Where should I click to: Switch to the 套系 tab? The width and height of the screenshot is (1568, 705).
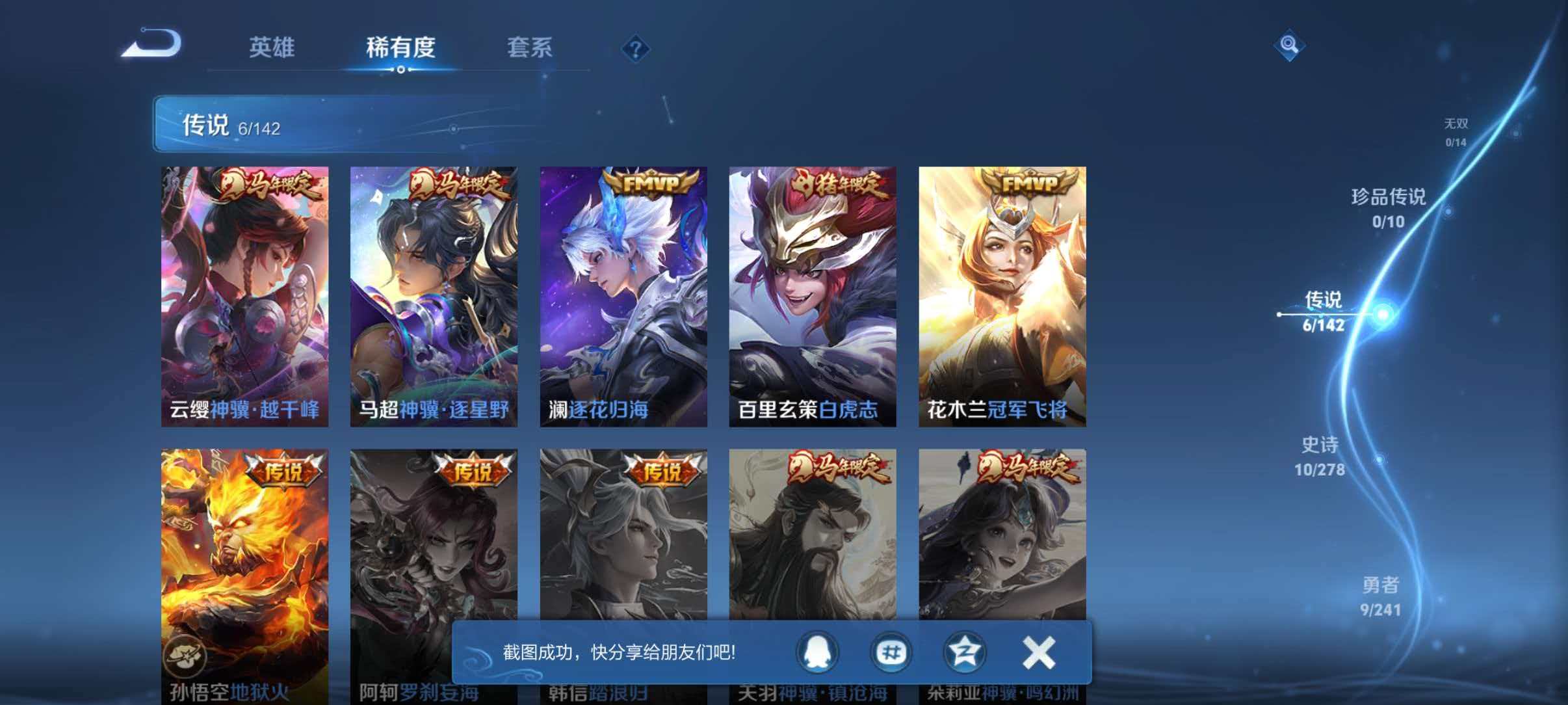click(x=530, y=49)
